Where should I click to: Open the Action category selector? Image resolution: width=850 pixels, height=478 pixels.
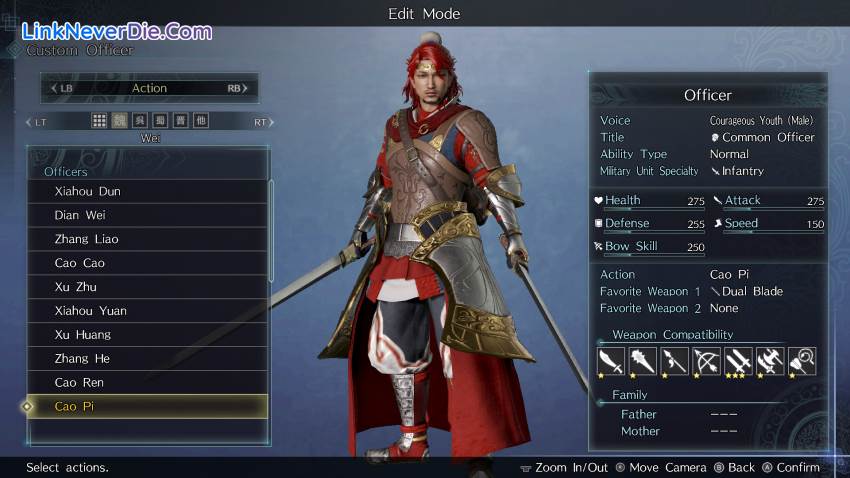149,88
